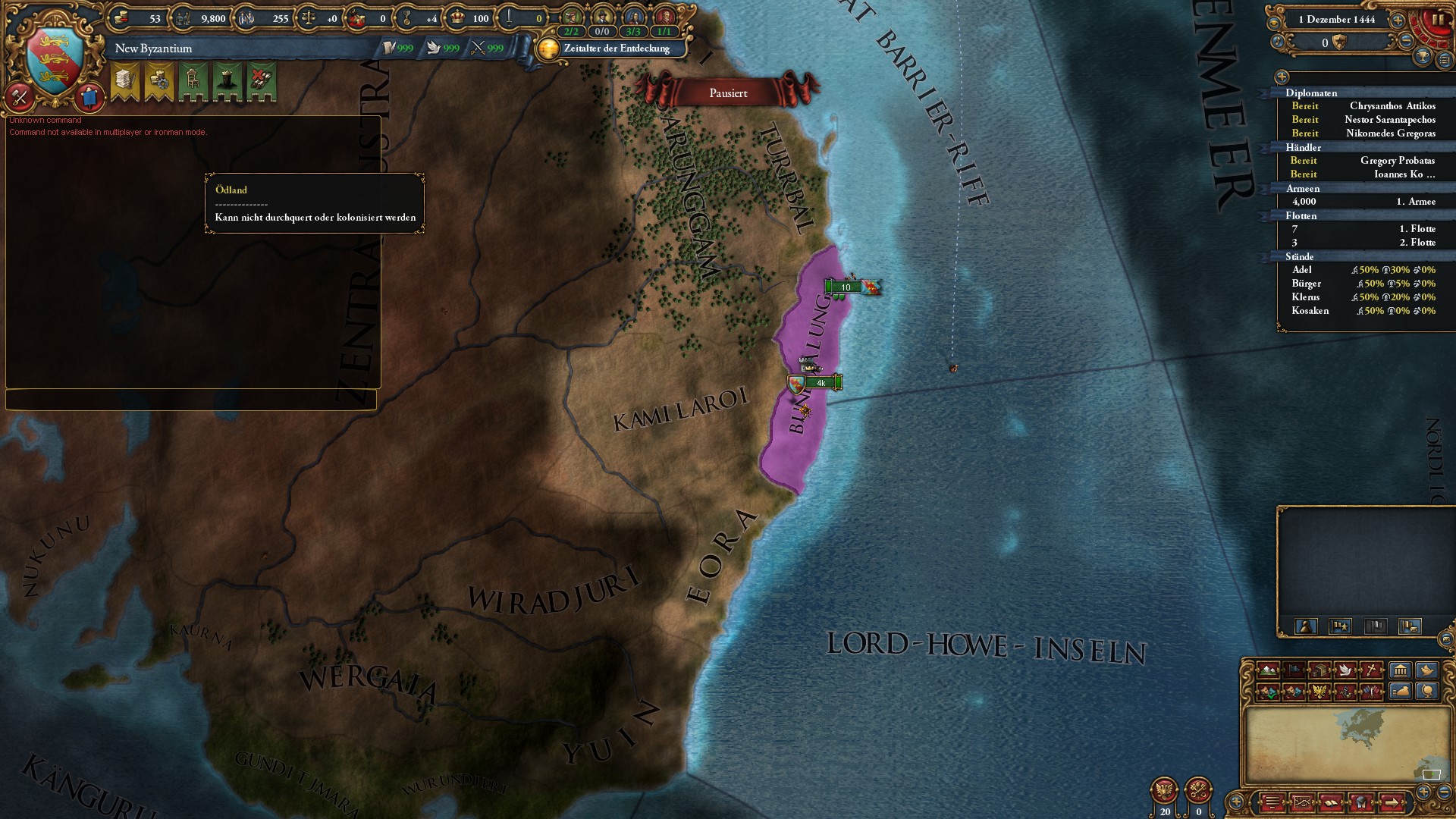Activate the diplomatic mapmode dove icon
1456x819 pixels.
pyautogui.click(x=1345, y=670)
